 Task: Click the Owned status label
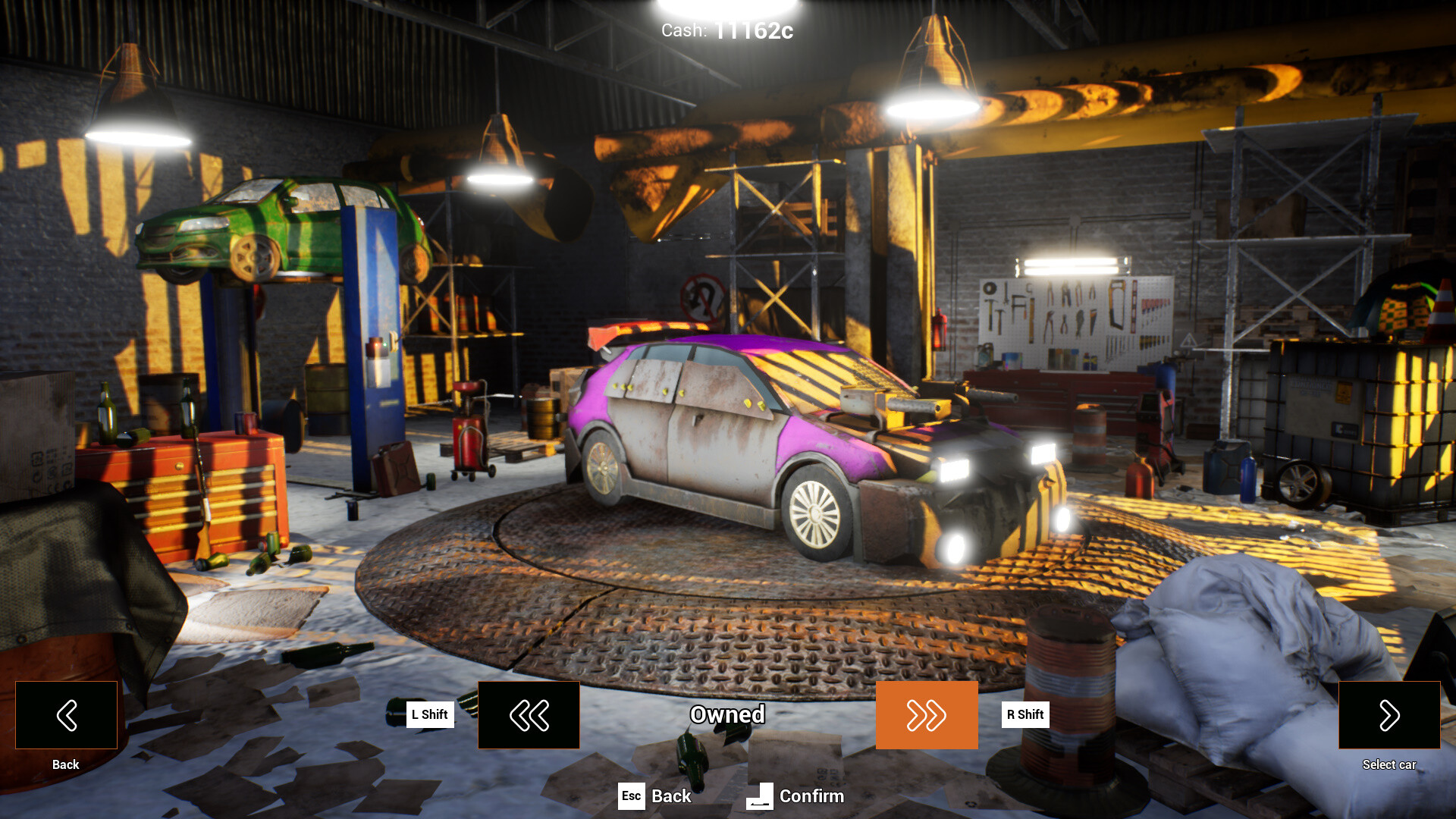pos(727,714)
